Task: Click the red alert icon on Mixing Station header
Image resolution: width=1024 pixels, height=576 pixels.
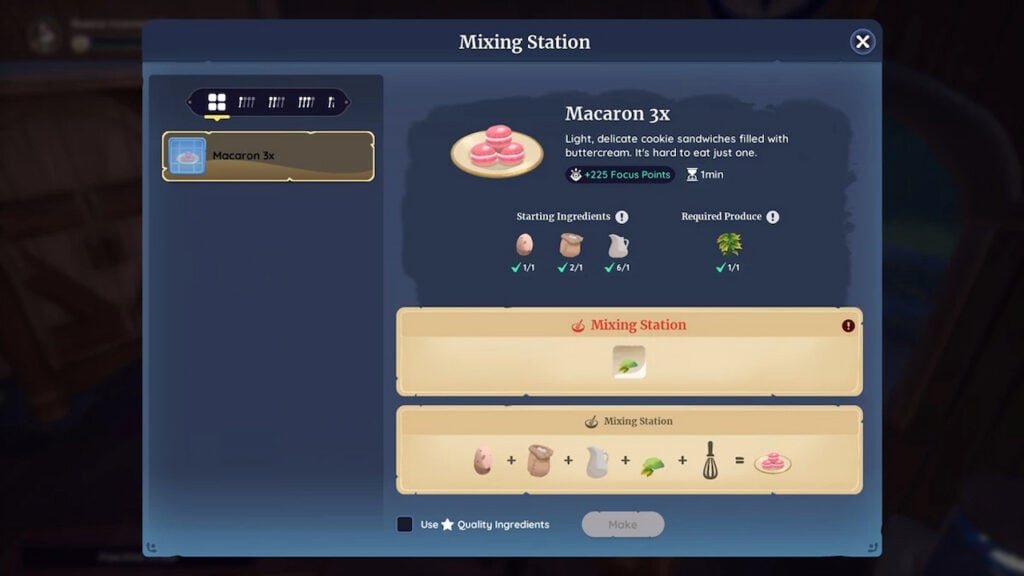Action: coord(848,326)
